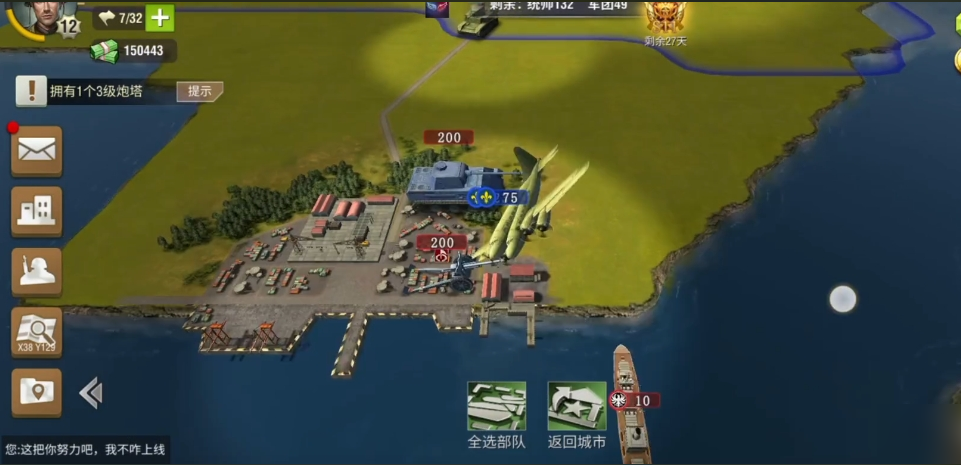Return to city with 返回城市
Image resolution: width=961 pixels, height=465 pixels.
[577, 407]
